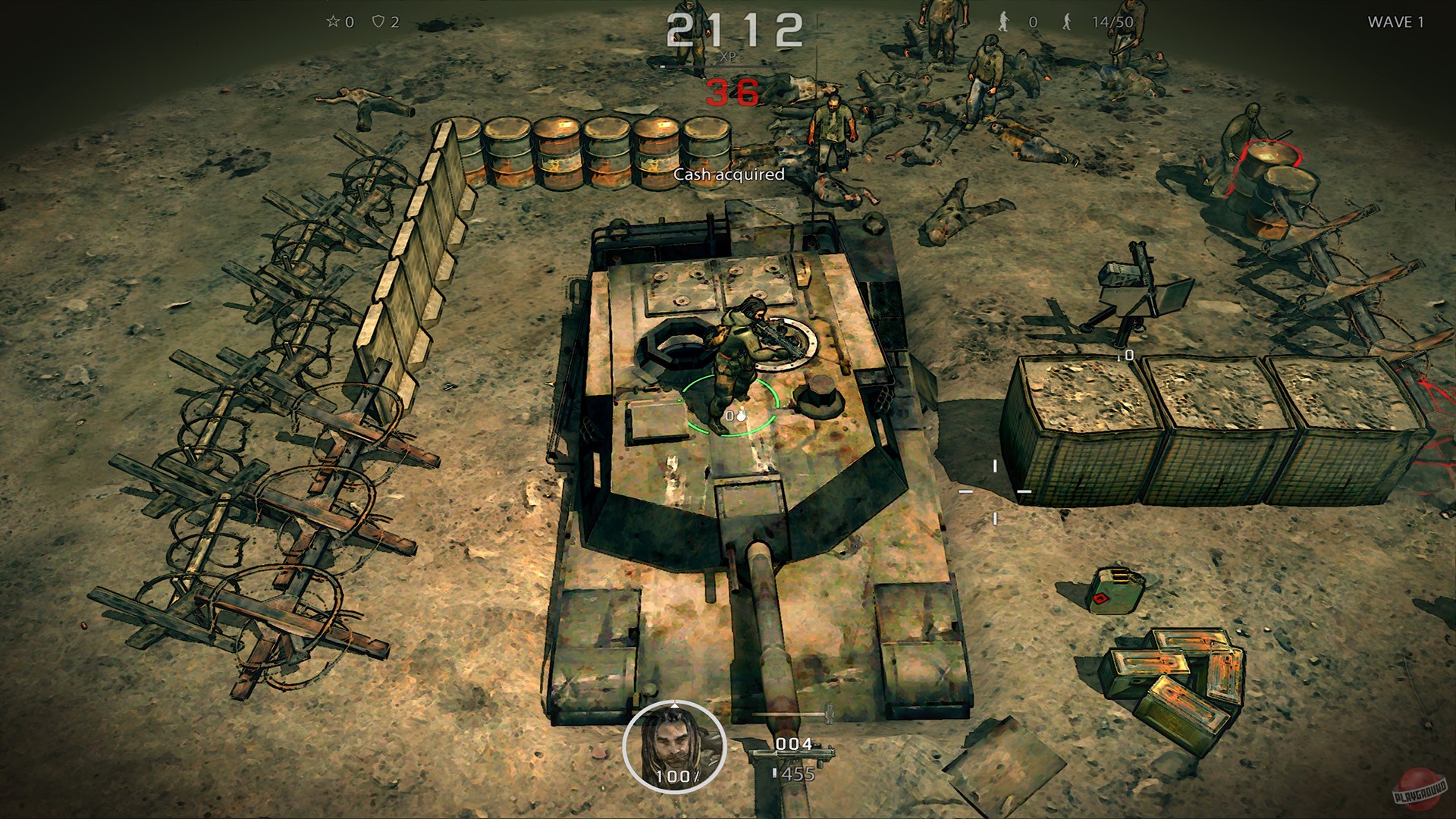
Task: Click the Cash acquired notification text
Action: (x=730, y=173)
